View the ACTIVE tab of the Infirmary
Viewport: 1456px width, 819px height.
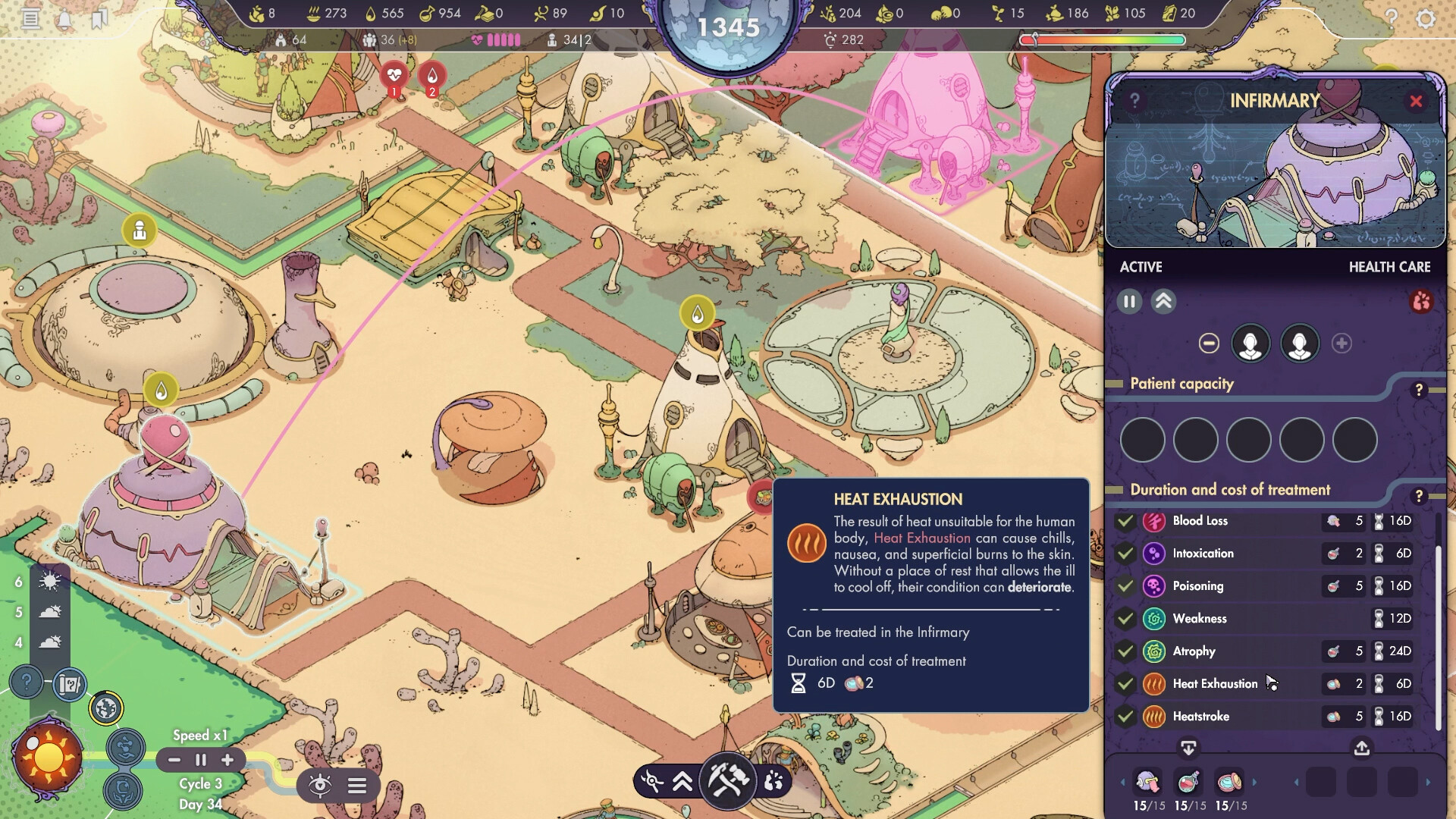point(1141,266)
